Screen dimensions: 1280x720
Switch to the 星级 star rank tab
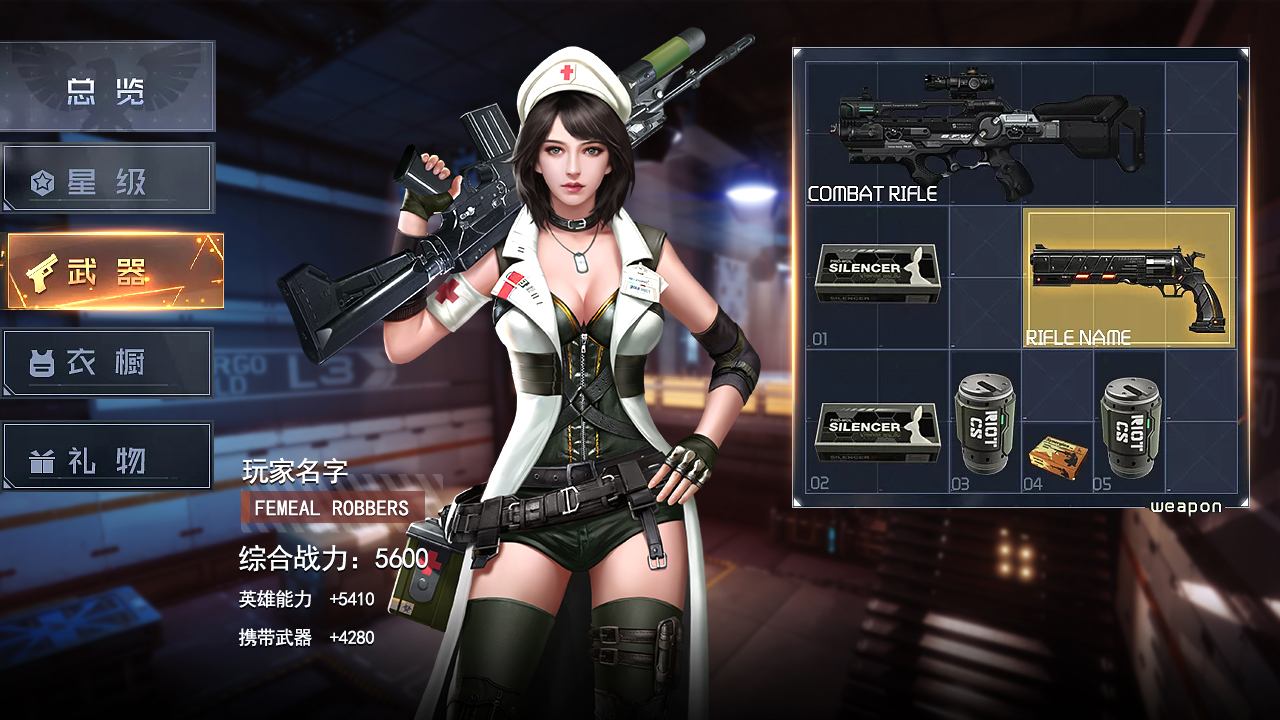(107, 179)
